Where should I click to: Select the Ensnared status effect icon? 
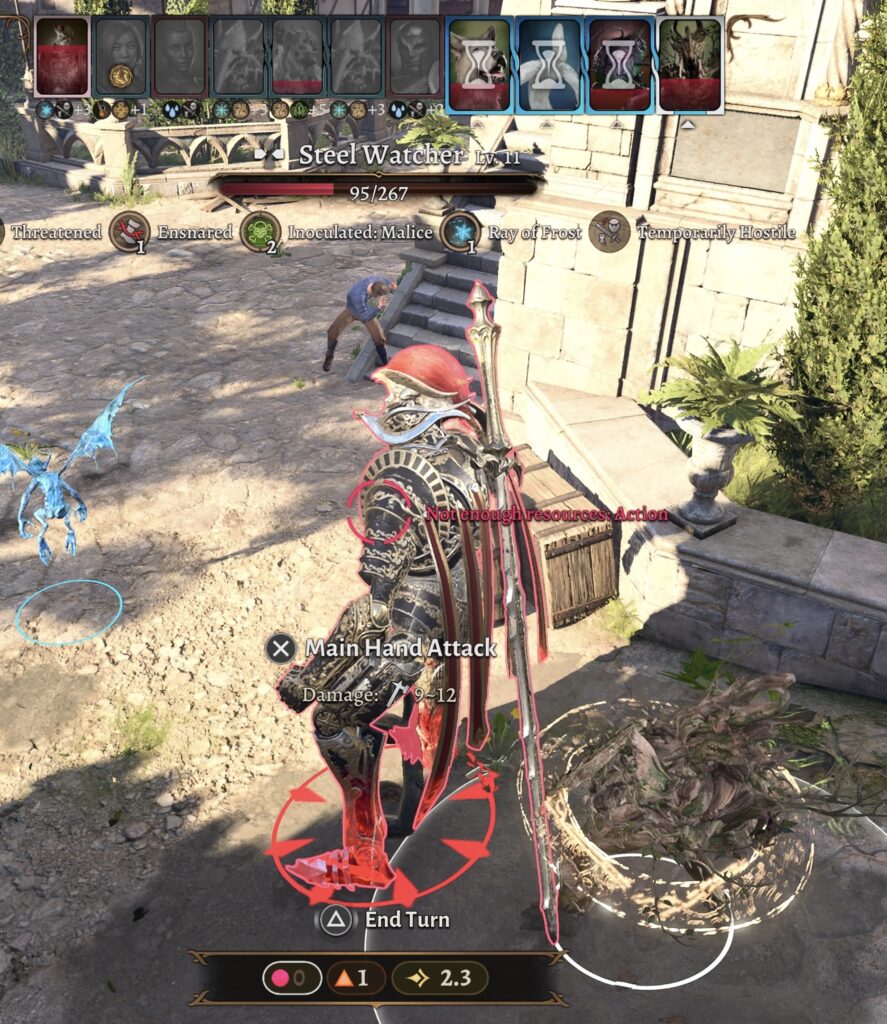point(129,232)
